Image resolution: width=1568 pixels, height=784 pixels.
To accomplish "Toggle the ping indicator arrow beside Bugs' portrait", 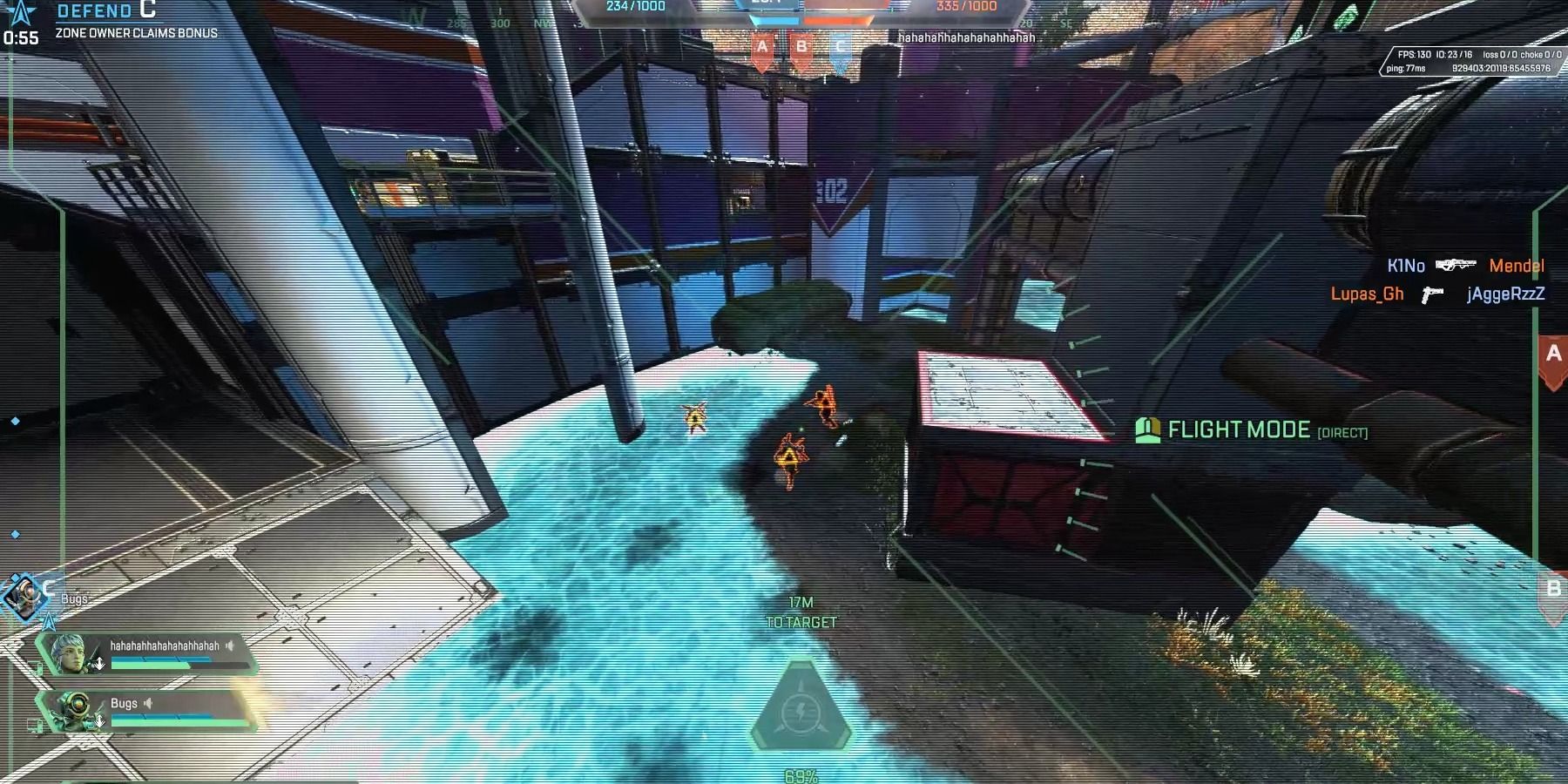I will point(99,721).
